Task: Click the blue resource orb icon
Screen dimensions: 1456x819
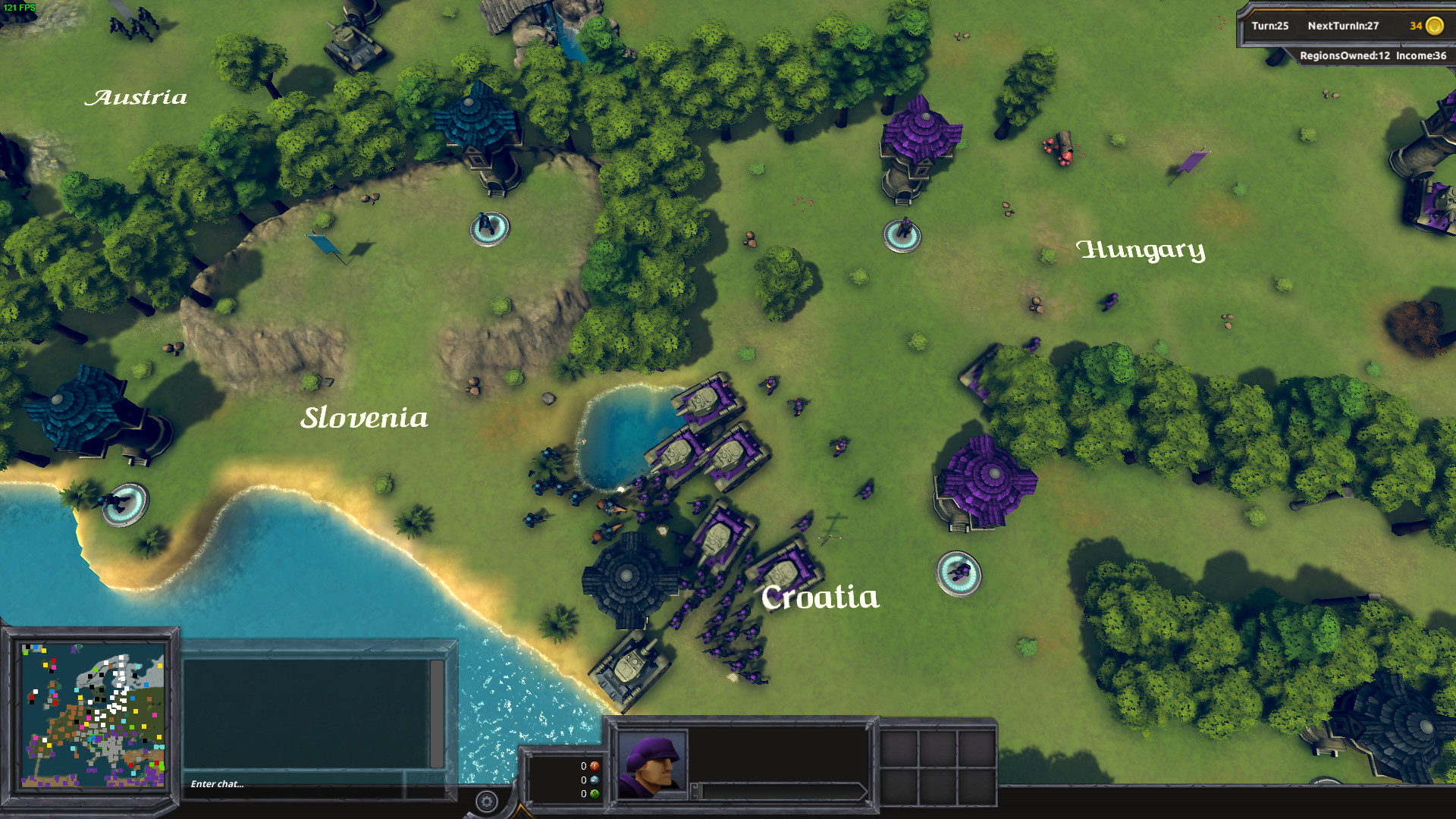Action: [595, 781]
